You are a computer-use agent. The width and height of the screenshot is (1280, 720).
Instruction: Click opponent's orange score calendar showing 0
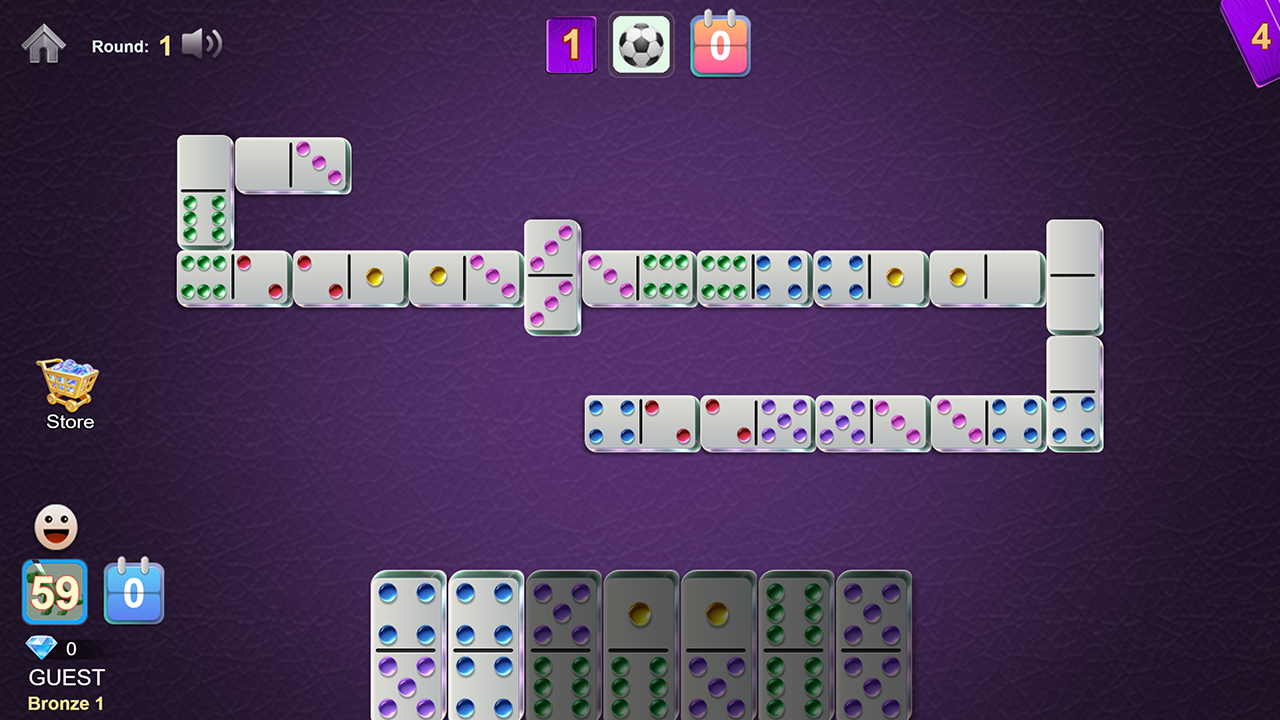pos(720,44)
